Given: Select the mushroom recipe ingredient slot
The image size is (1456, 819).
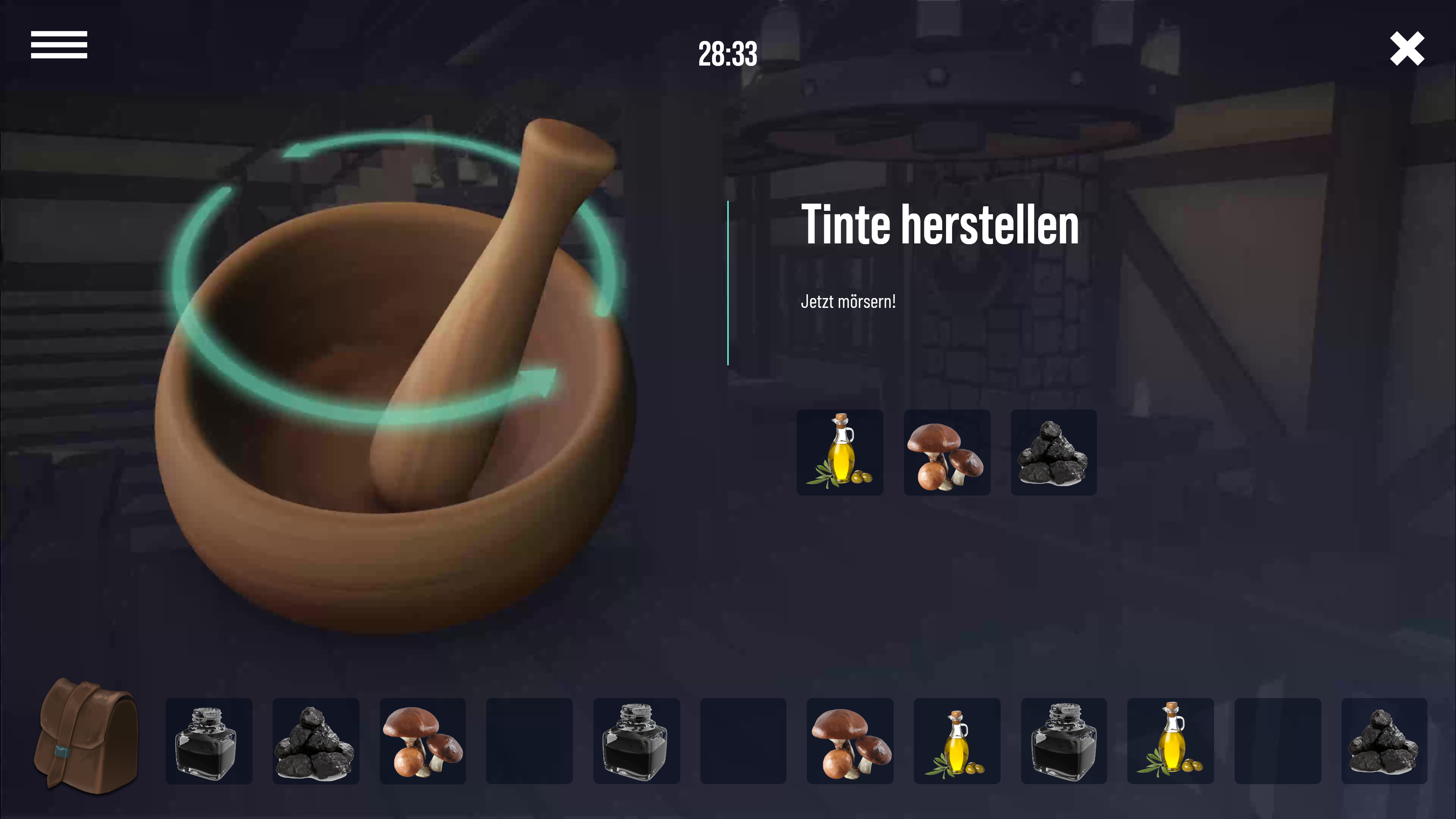Looking at the screenshot, I should click(x=947, y=453).
